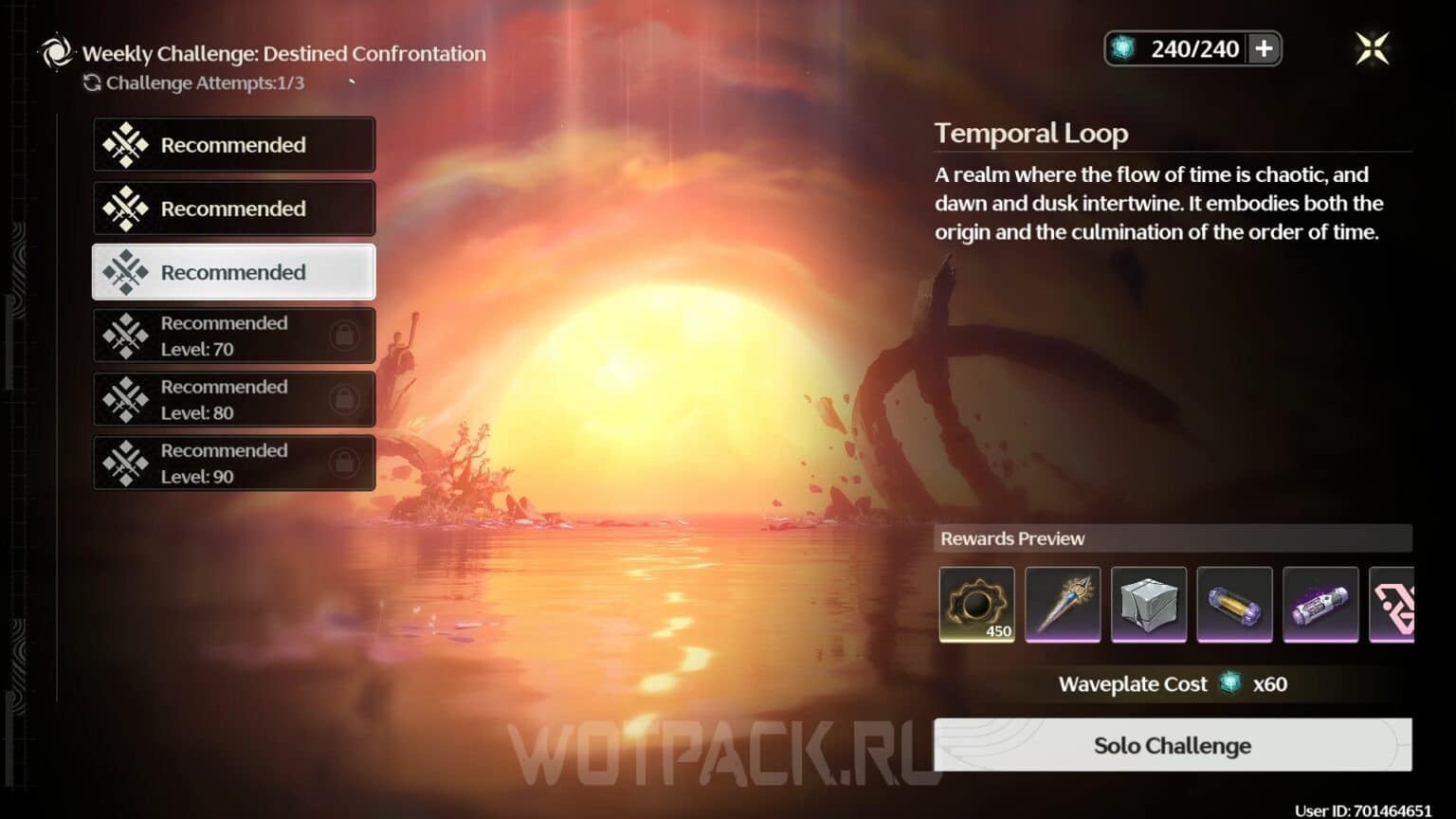
Task: Click the refresh icon beside Challenge Attempts
Action: click(92, 83)
